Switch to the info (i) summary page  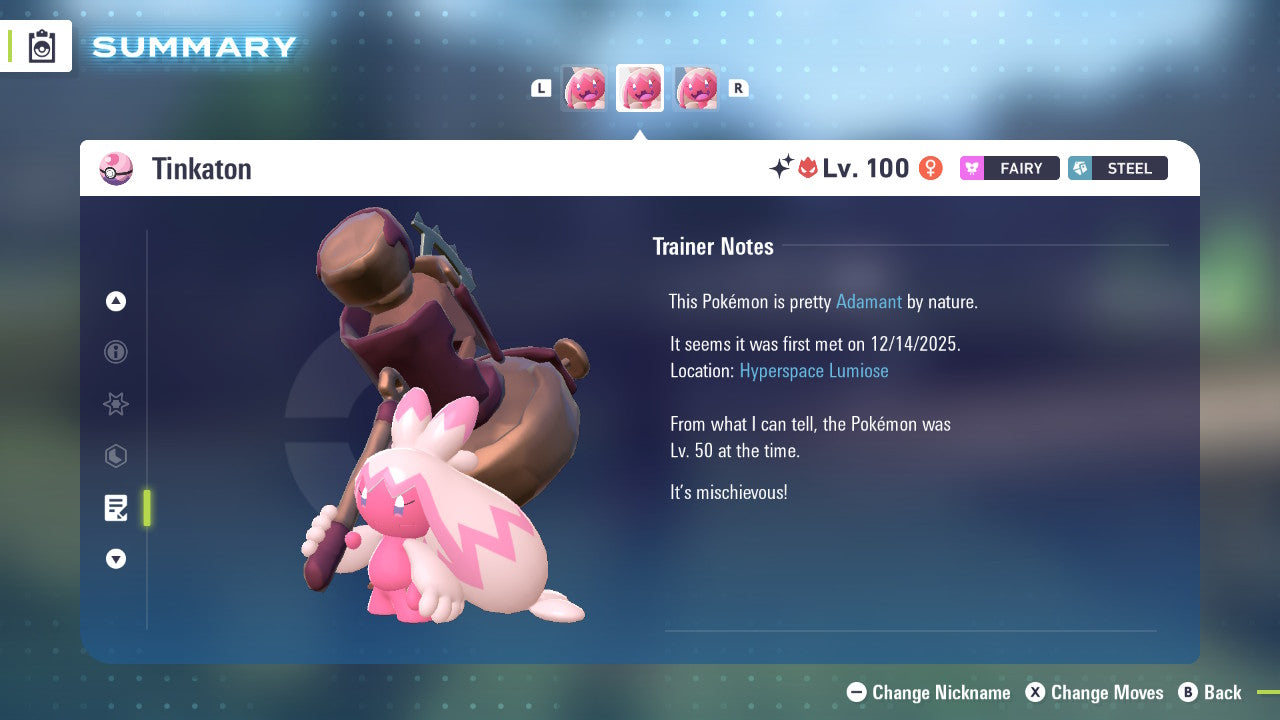click(x=116, y=352)
